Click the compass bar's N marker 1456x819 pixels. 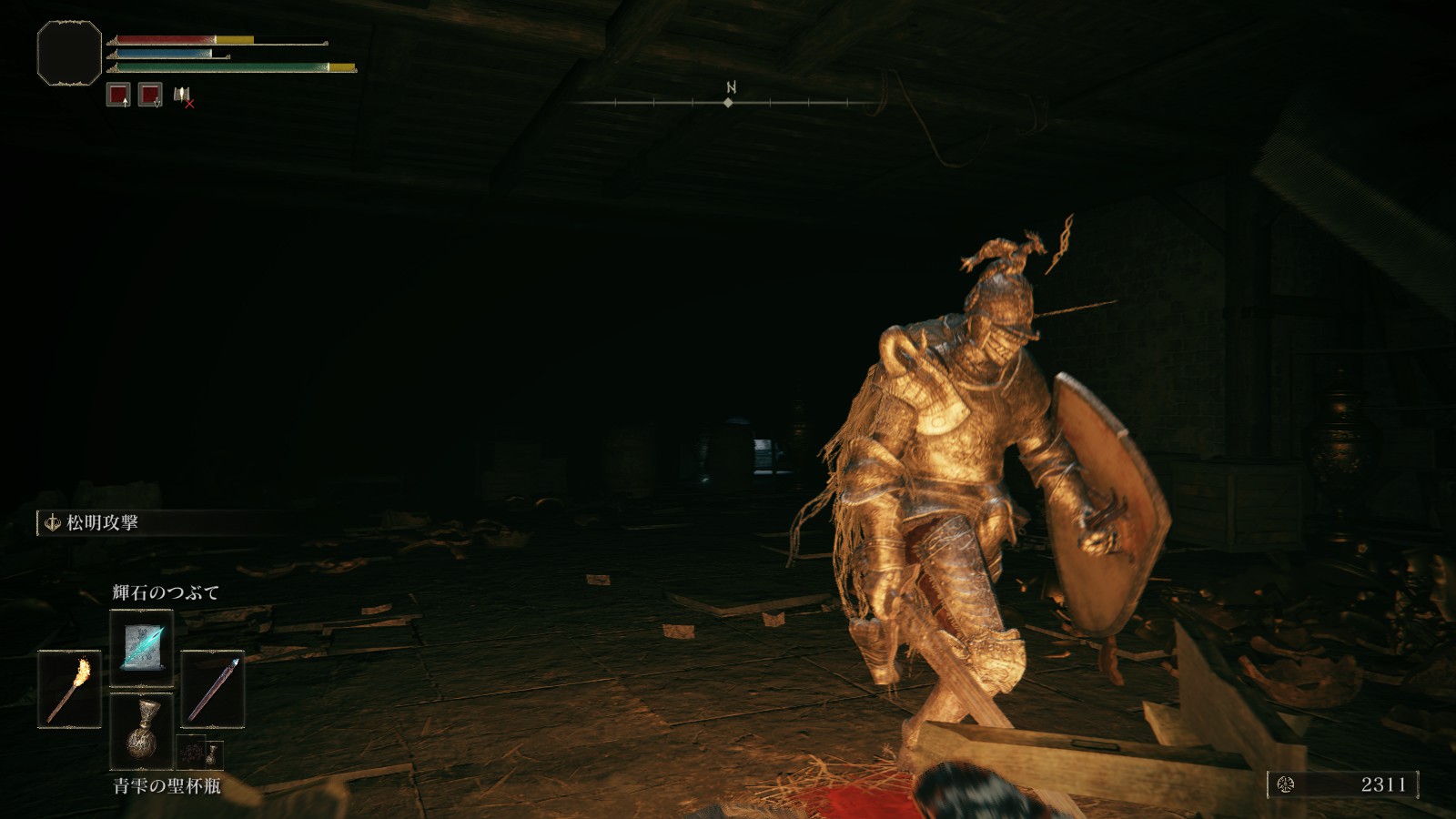tap(730, 88)
